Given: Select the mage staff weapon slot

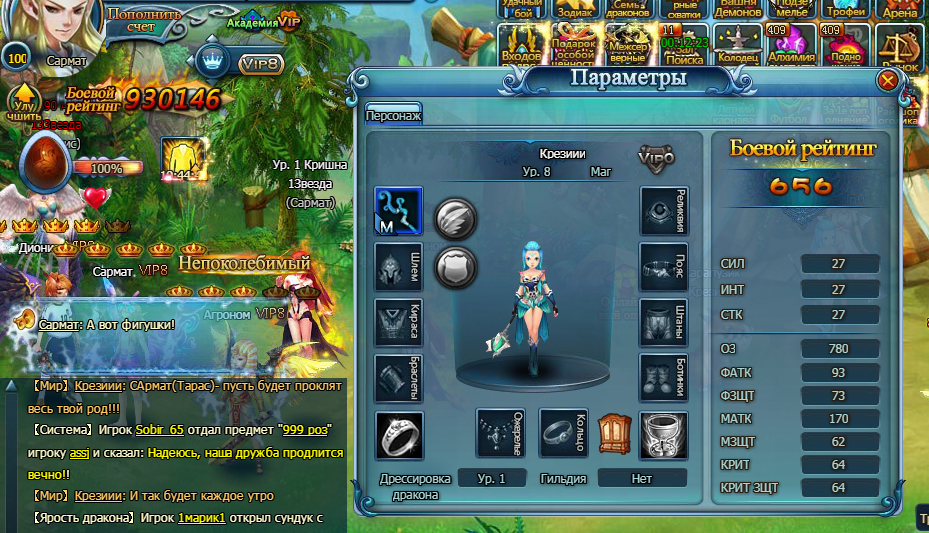Looking at the screenshot, I should [x=398, y=212].
